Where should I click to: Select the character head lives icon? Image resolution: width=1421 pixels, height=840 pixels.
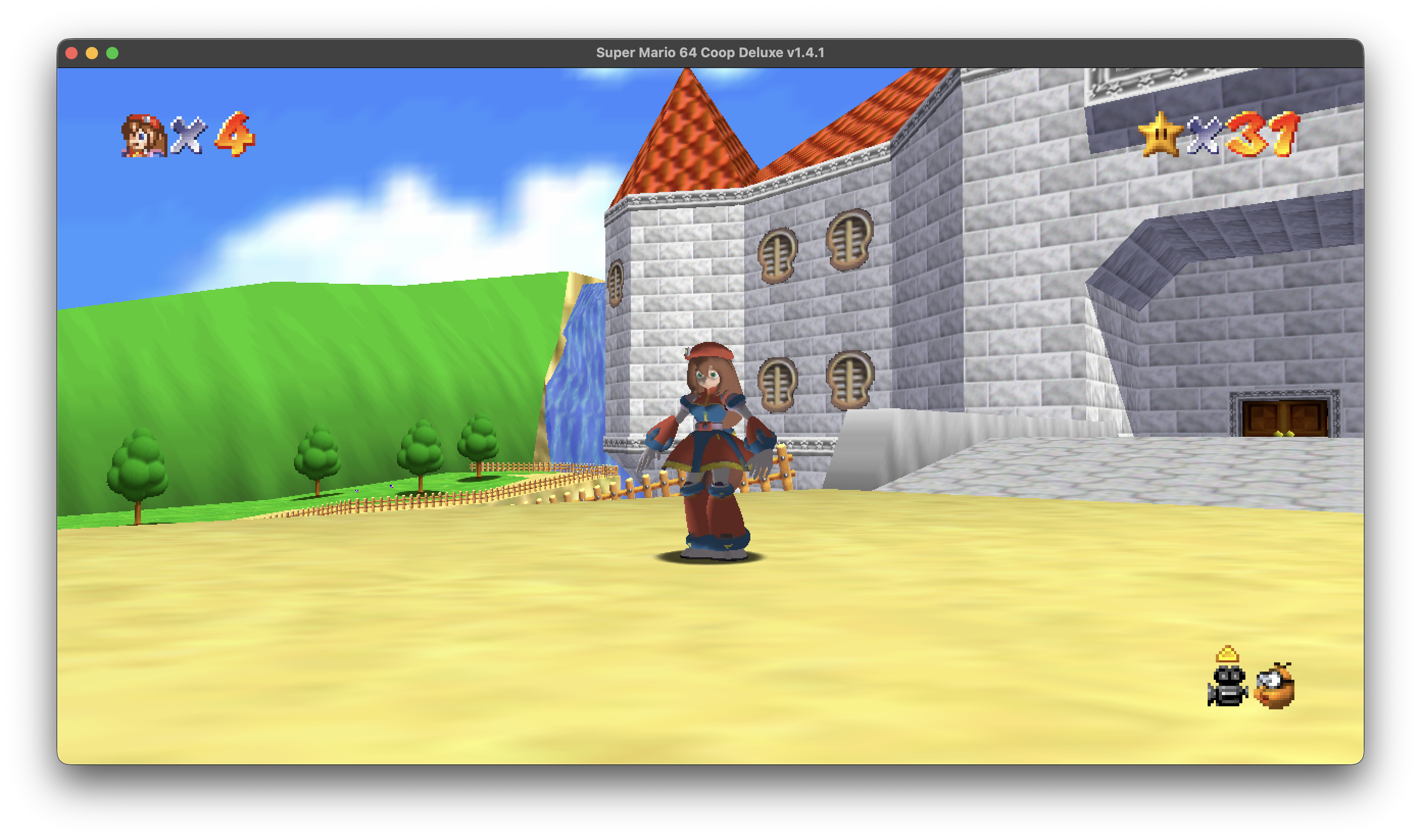coord(144,135)
